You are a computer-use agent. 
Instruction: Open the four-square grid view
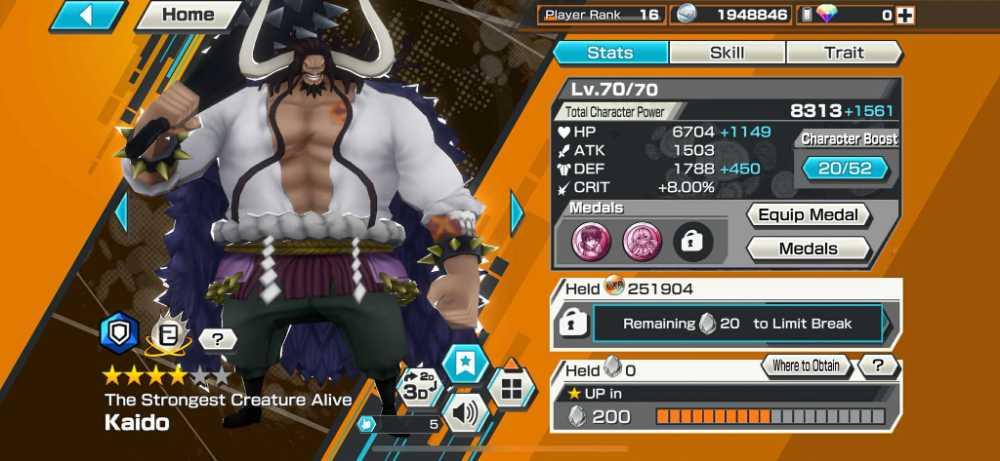(511, 385)
